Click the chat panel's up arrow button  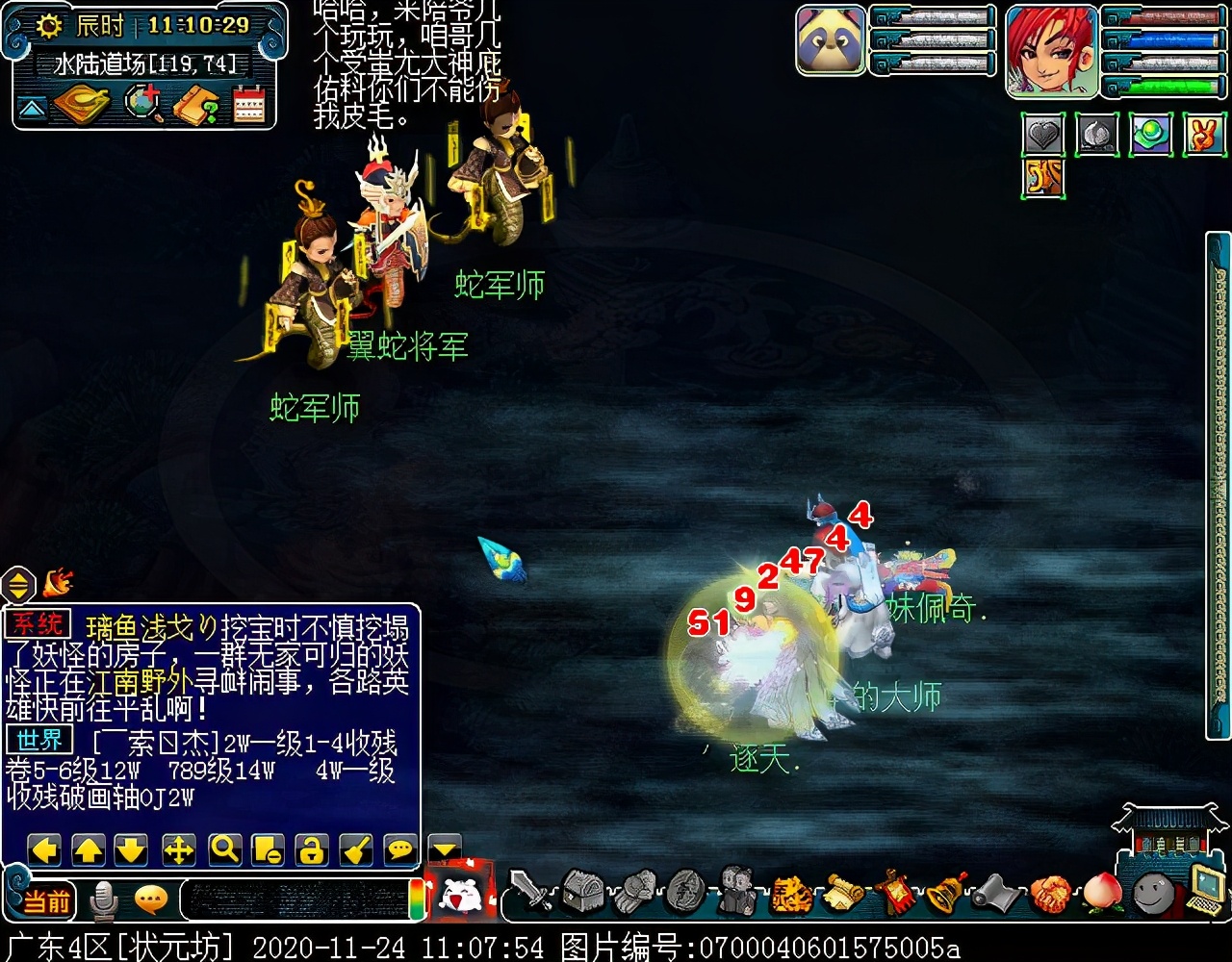[x=88, y=849]
